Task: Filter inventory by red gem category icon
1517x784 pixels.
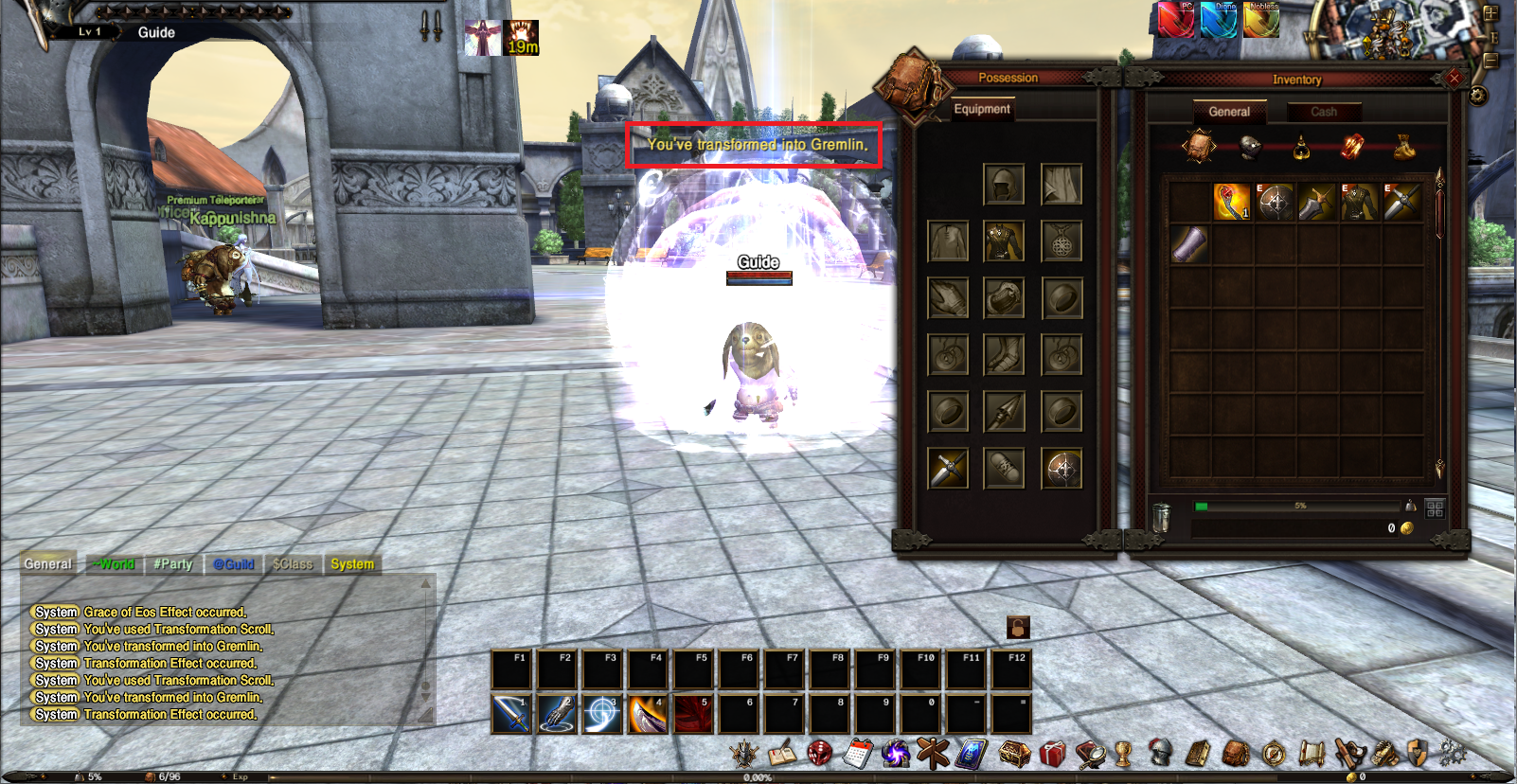Action: click(1352, 147)
